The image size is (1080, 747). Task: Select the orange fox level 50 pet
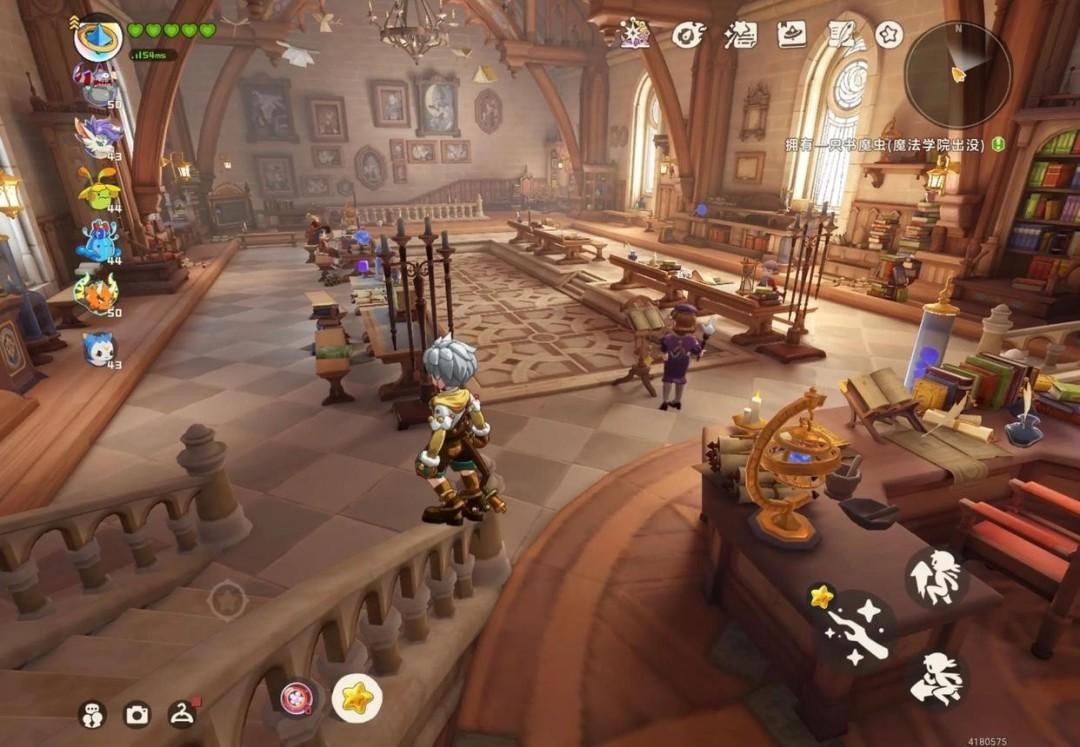pos(97,294)
